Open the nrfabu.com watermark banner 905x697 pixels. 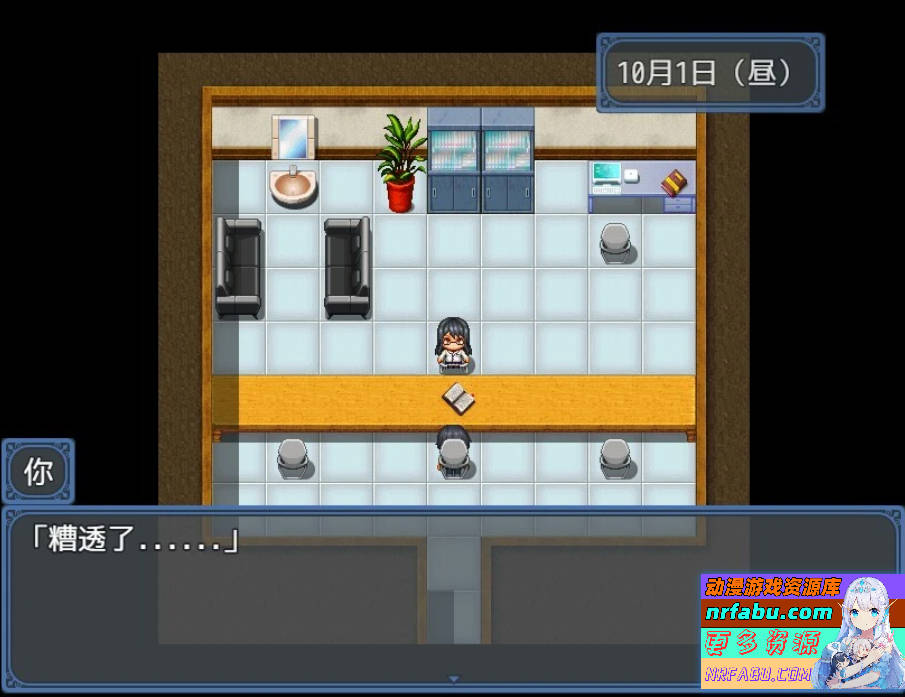pos(800,629)
